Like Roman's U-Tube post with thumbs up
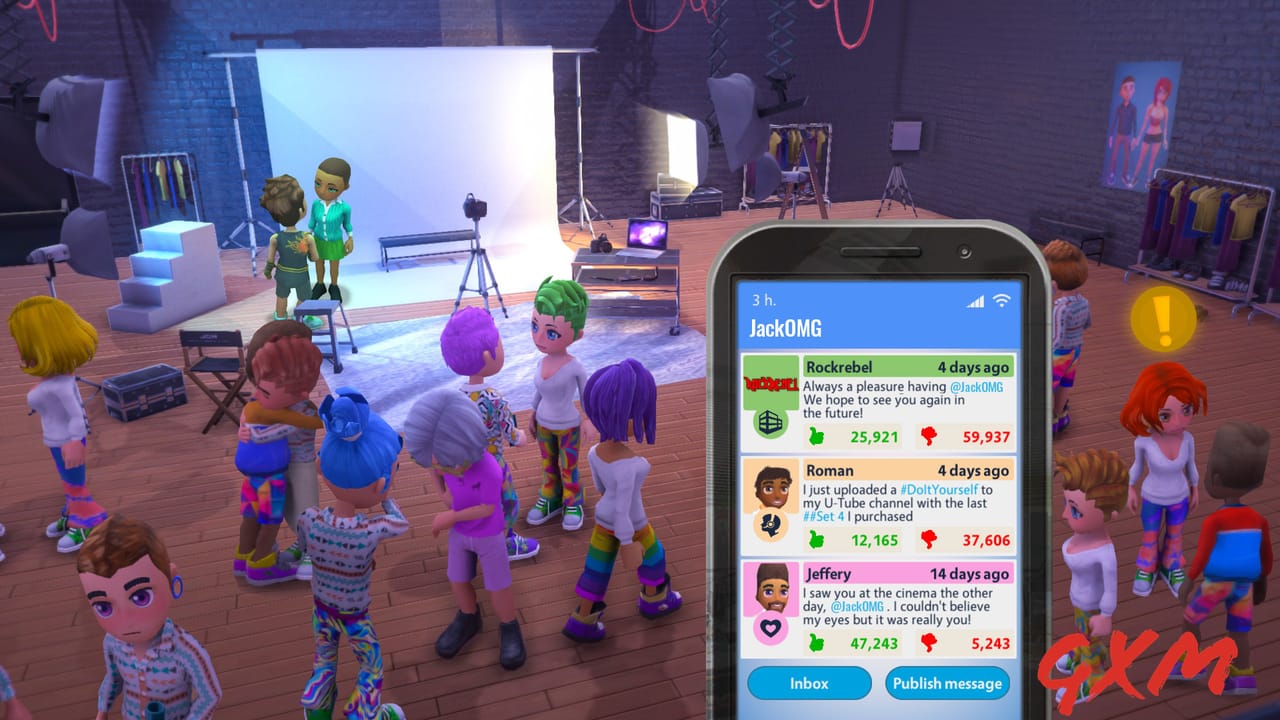Image resolution: width=1280 pixels, height=720 pixels. click(814, 540)
